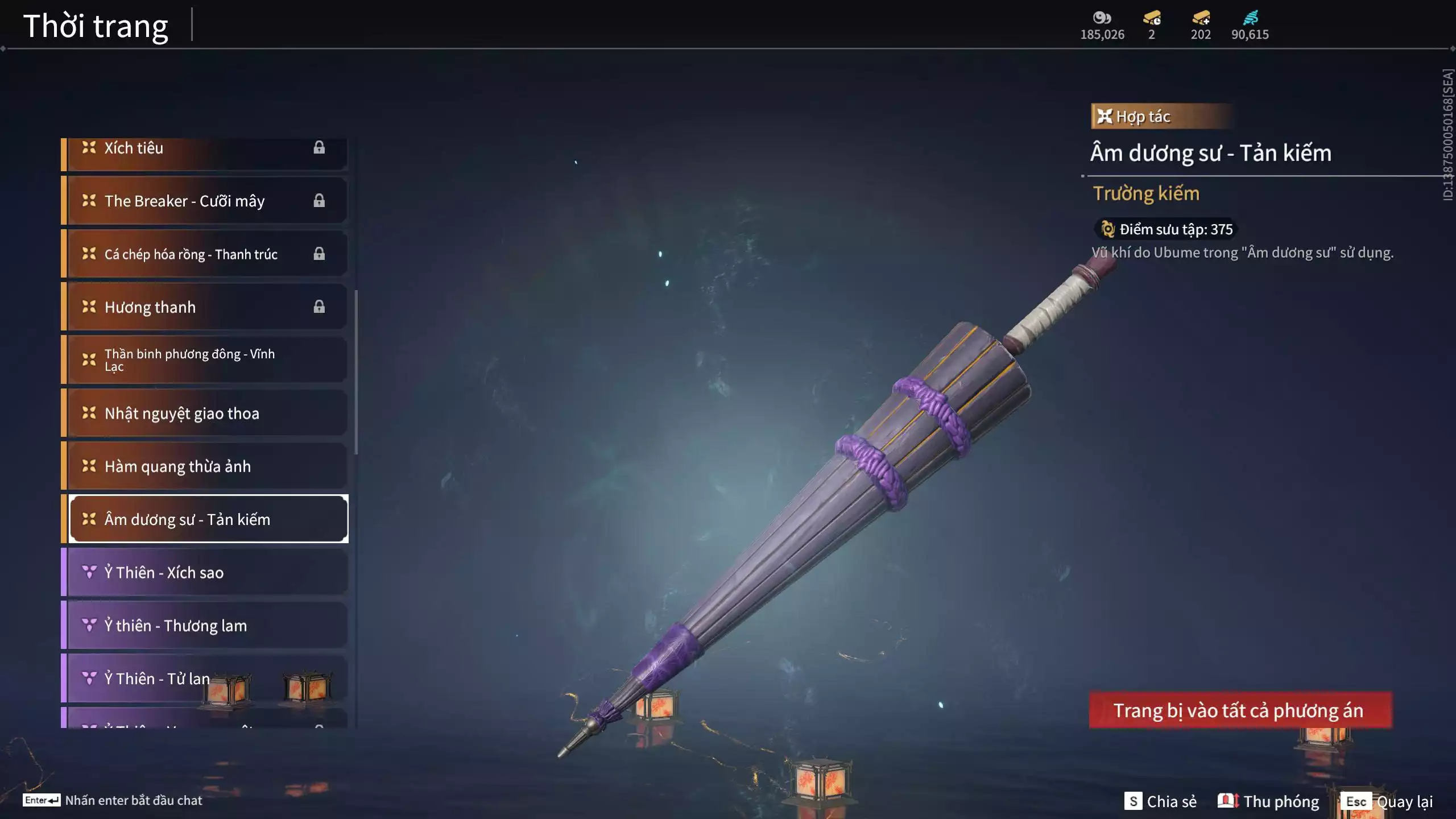The width and height of the screenshot is (1456, 819).
Task: Pick the Hương thanh weapon skin
Action: (205, 307)
